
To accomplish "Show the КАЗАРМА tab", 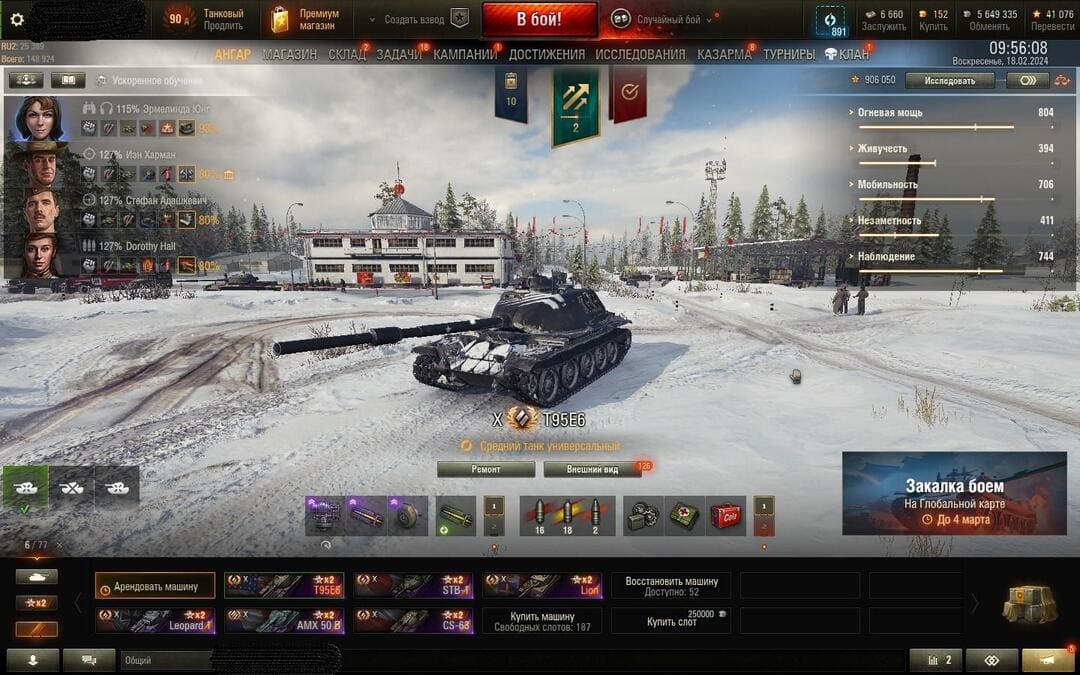I will (724, 54).
